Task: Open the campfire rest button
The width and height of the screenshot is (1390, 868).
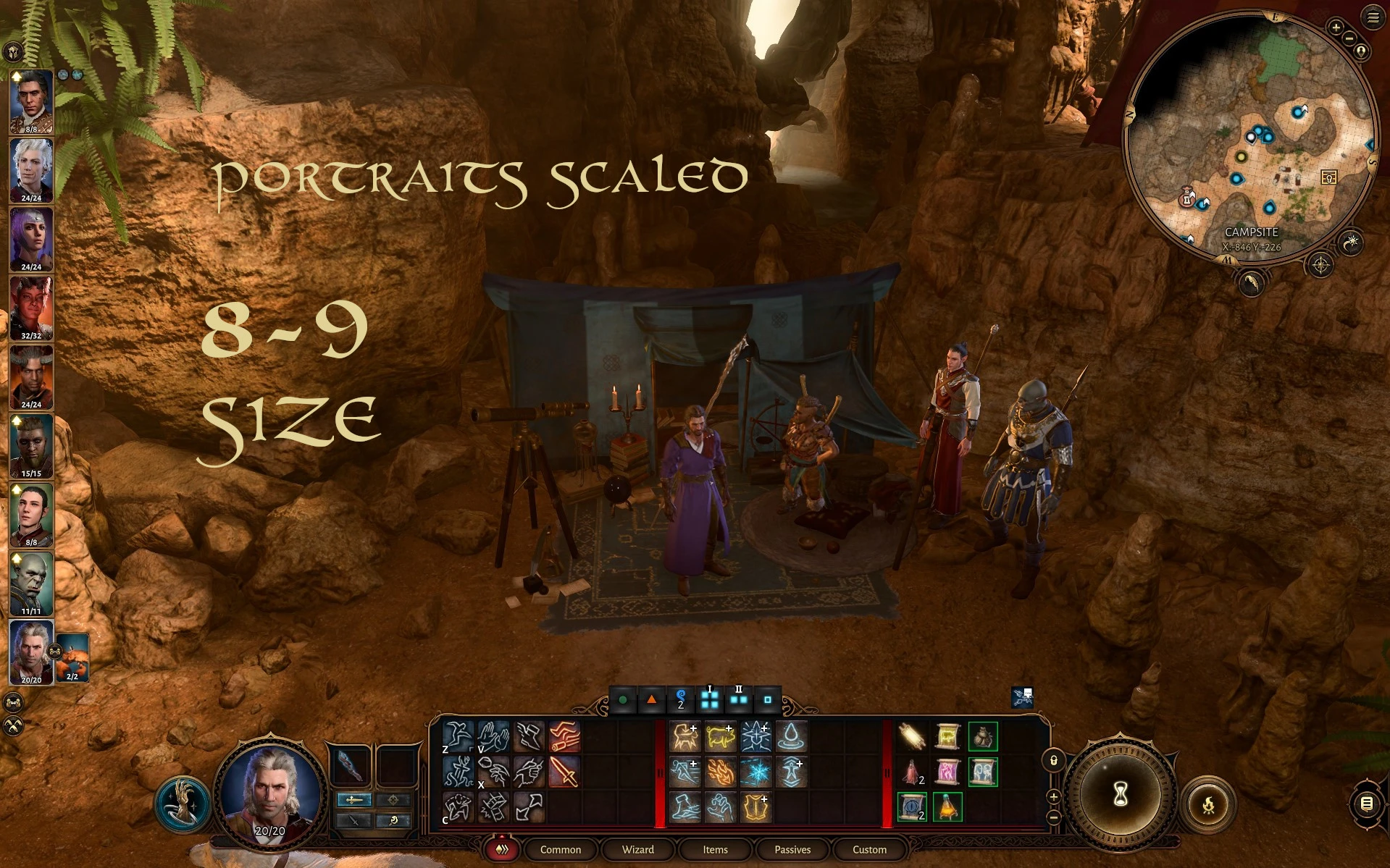Action: click(1208, 804)
